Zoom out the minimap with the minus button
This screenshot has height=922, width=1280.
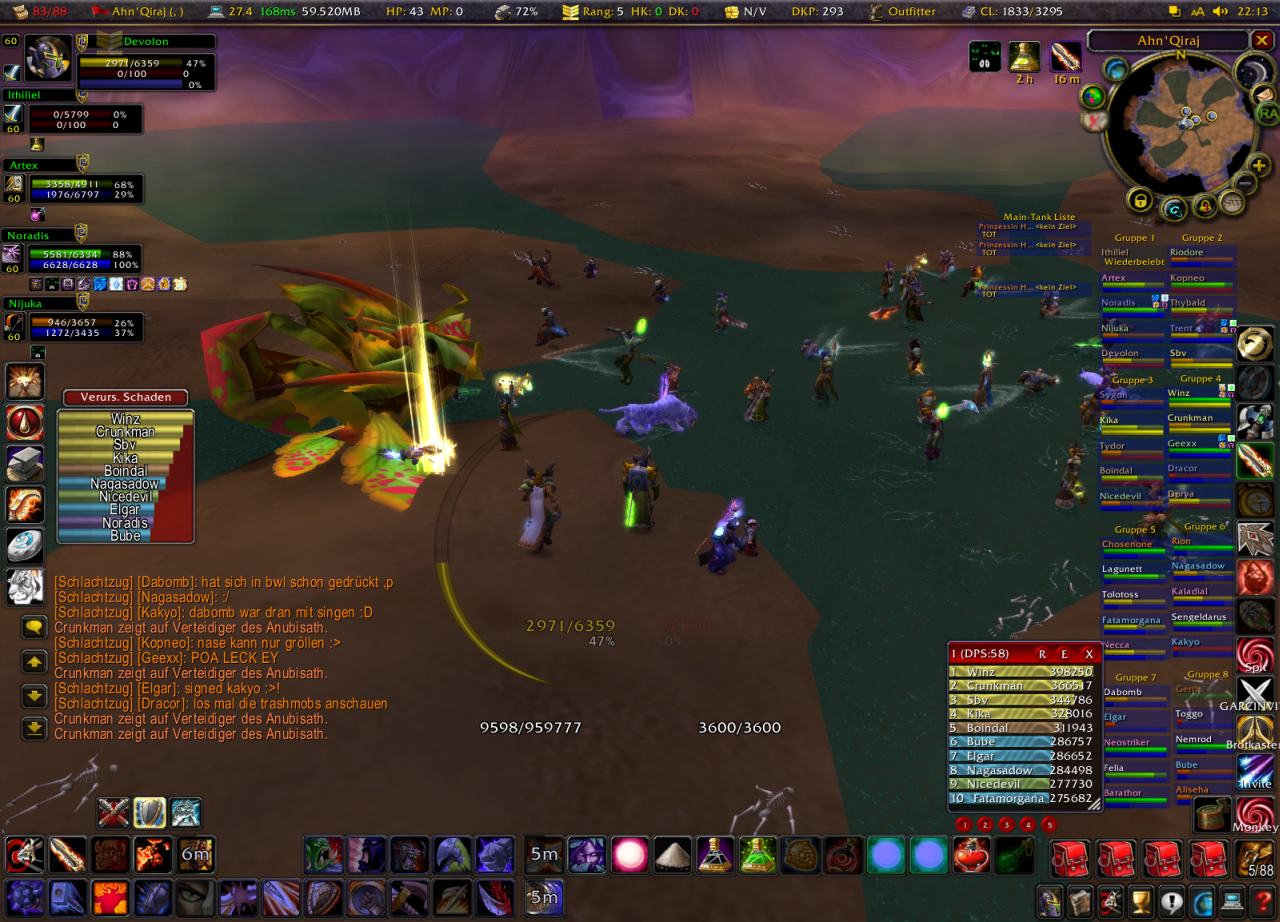coord(1244,183)
